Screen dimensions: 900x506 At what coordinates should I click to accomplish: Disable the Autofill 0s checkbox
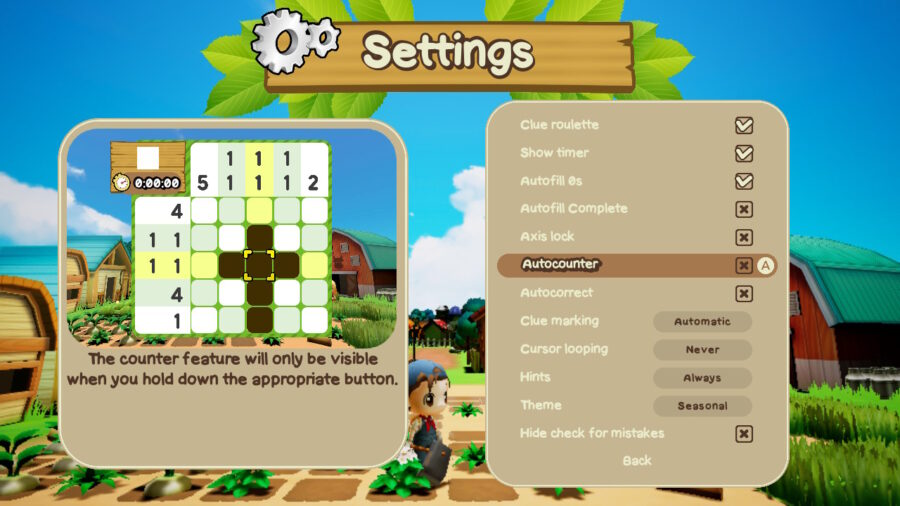(x=743, y=182)
